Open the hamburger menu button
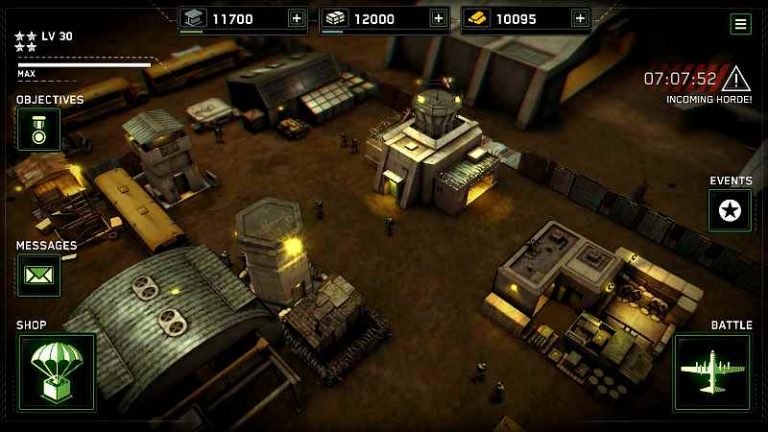Viewport: 768px width, 432px height. pos(741,24)
